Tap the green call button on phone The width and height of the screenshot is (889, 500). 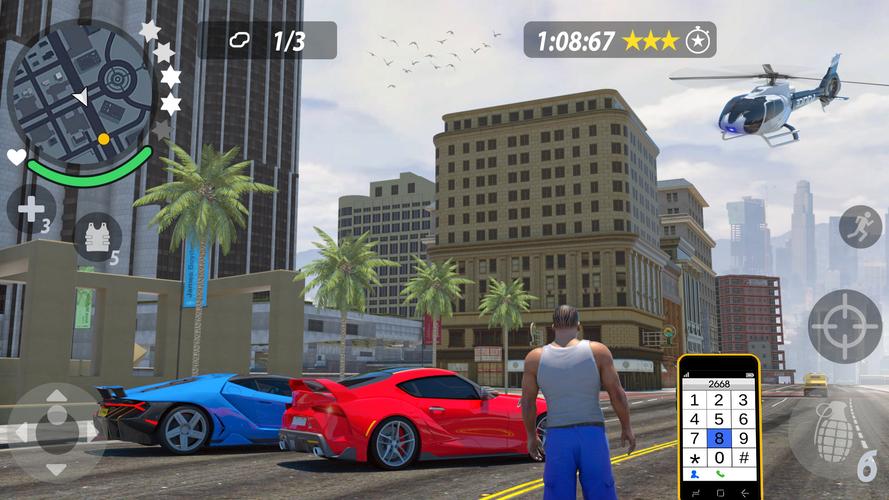tap(719, 474)
